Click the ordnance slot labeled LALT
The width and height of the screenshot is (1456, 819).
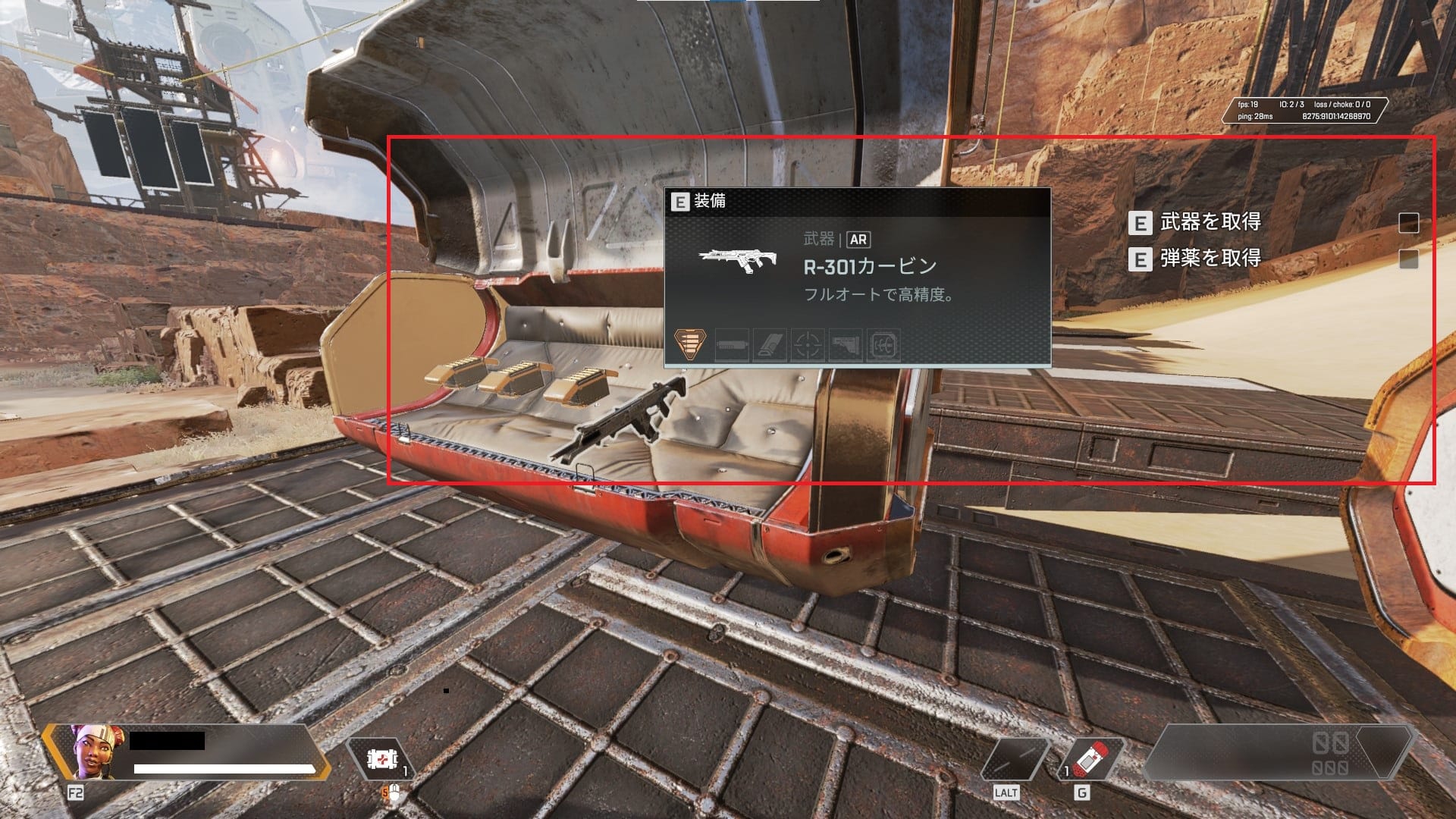(x=1014, y=759)
